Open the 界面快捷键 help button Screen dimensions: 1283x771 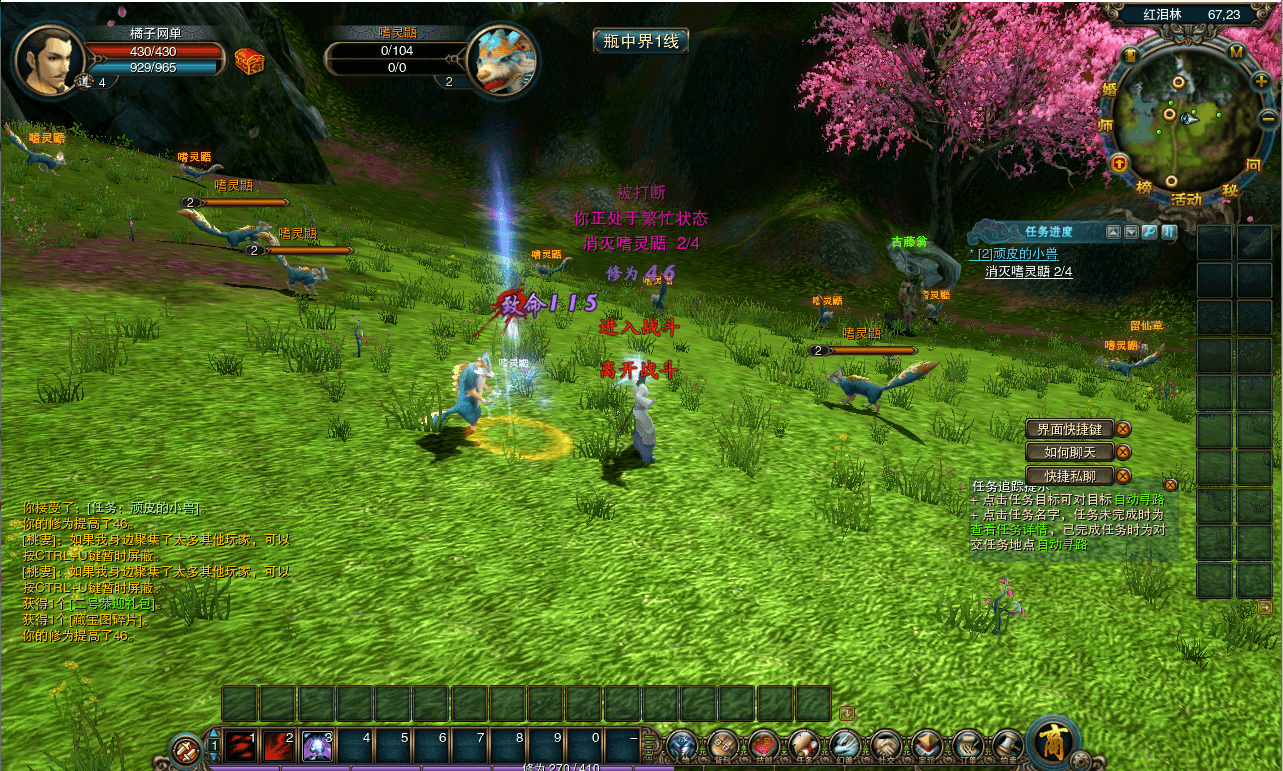pos(1069,429)
